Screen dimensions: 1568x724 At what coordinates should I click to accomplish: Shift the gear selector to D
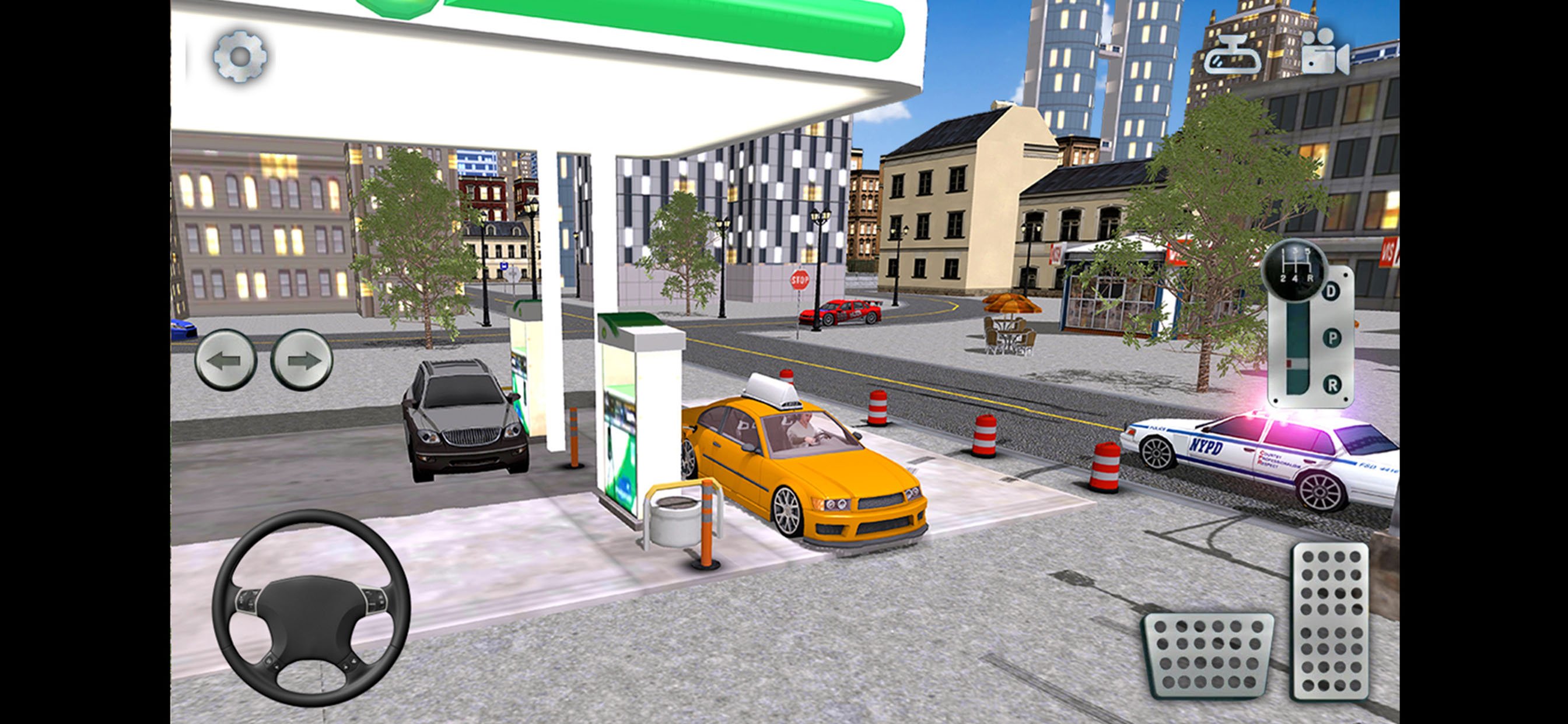[x=1331, y=291]
